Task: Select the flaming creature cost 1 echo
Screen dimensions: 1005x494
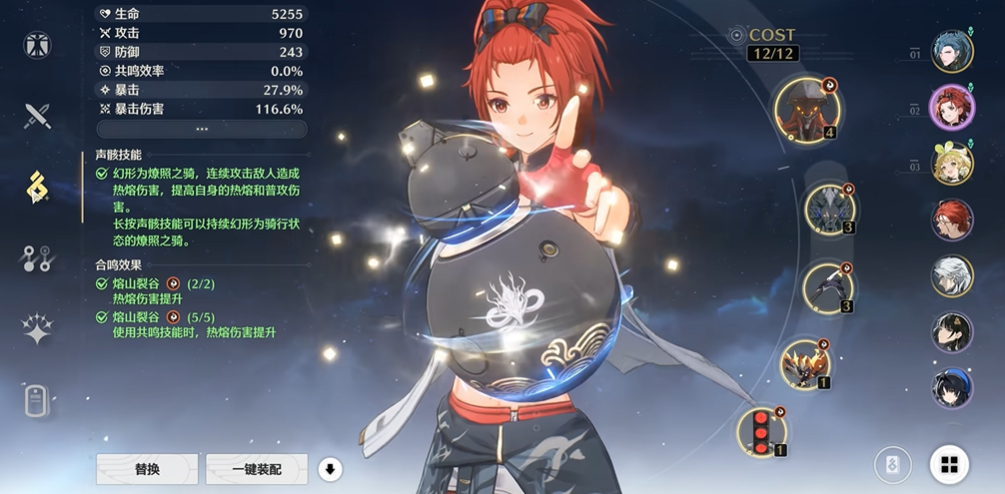Action: pyautogui.click(x=803, y=364)
